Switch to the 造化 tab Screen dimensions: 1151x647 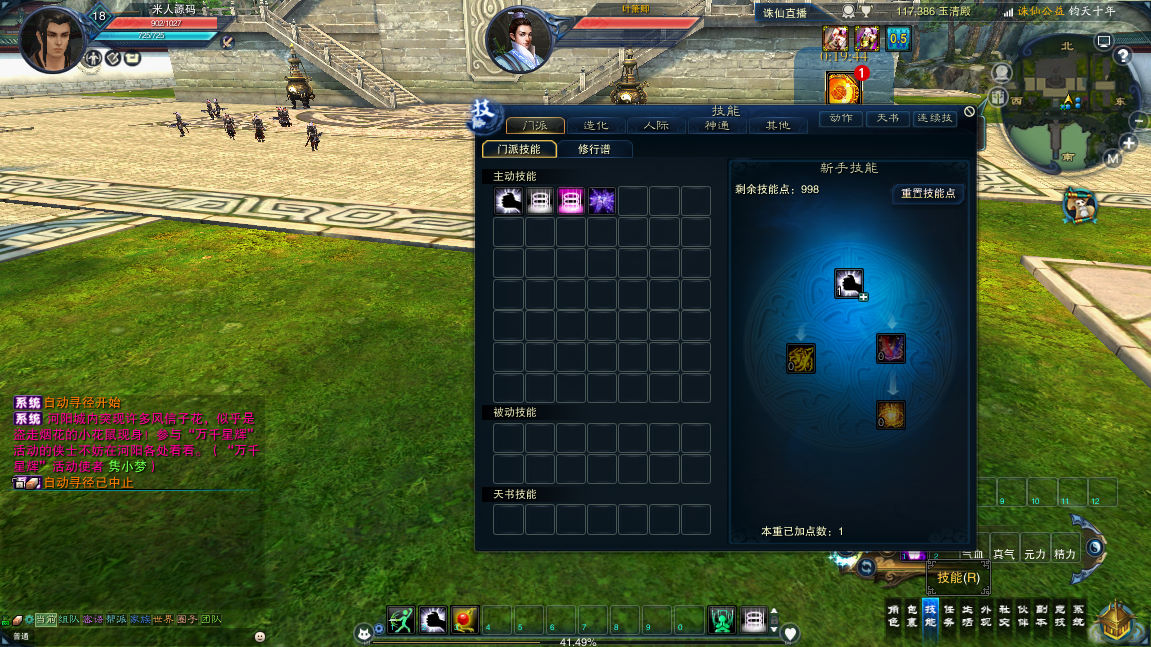coord(596,126)
